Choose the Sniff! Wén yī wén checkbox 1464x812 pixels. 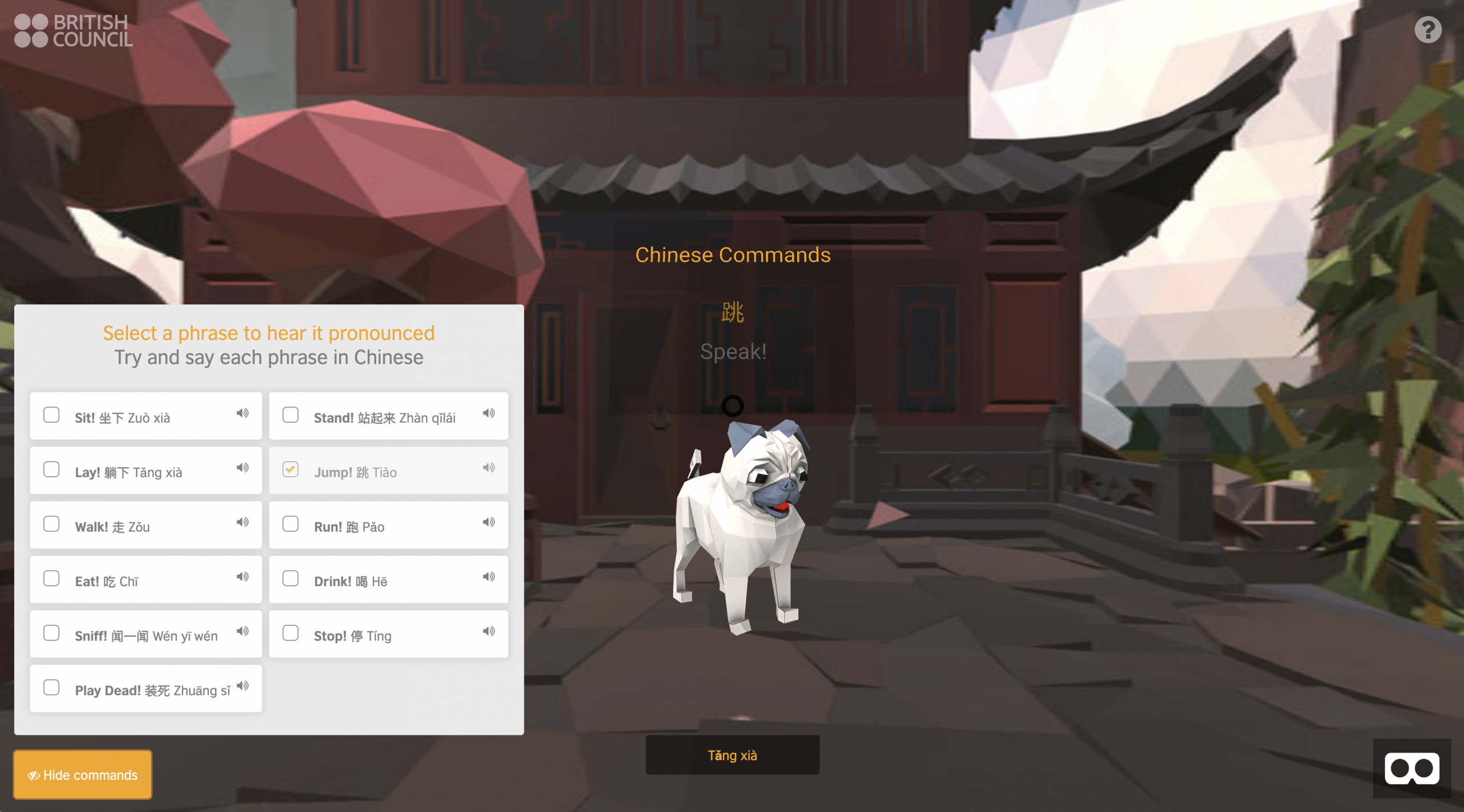tap(51, 633)
